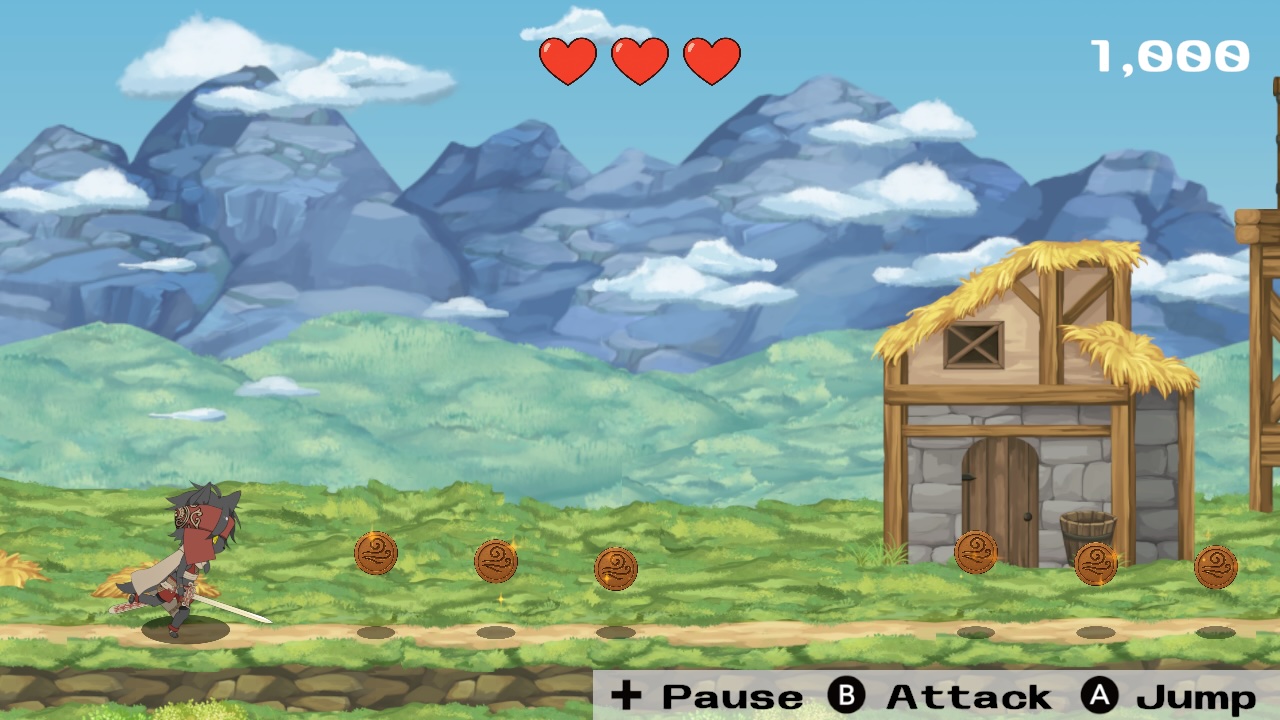Click the score counter showing 1,000
The image size is (1280, 720).
point(1170,55)
